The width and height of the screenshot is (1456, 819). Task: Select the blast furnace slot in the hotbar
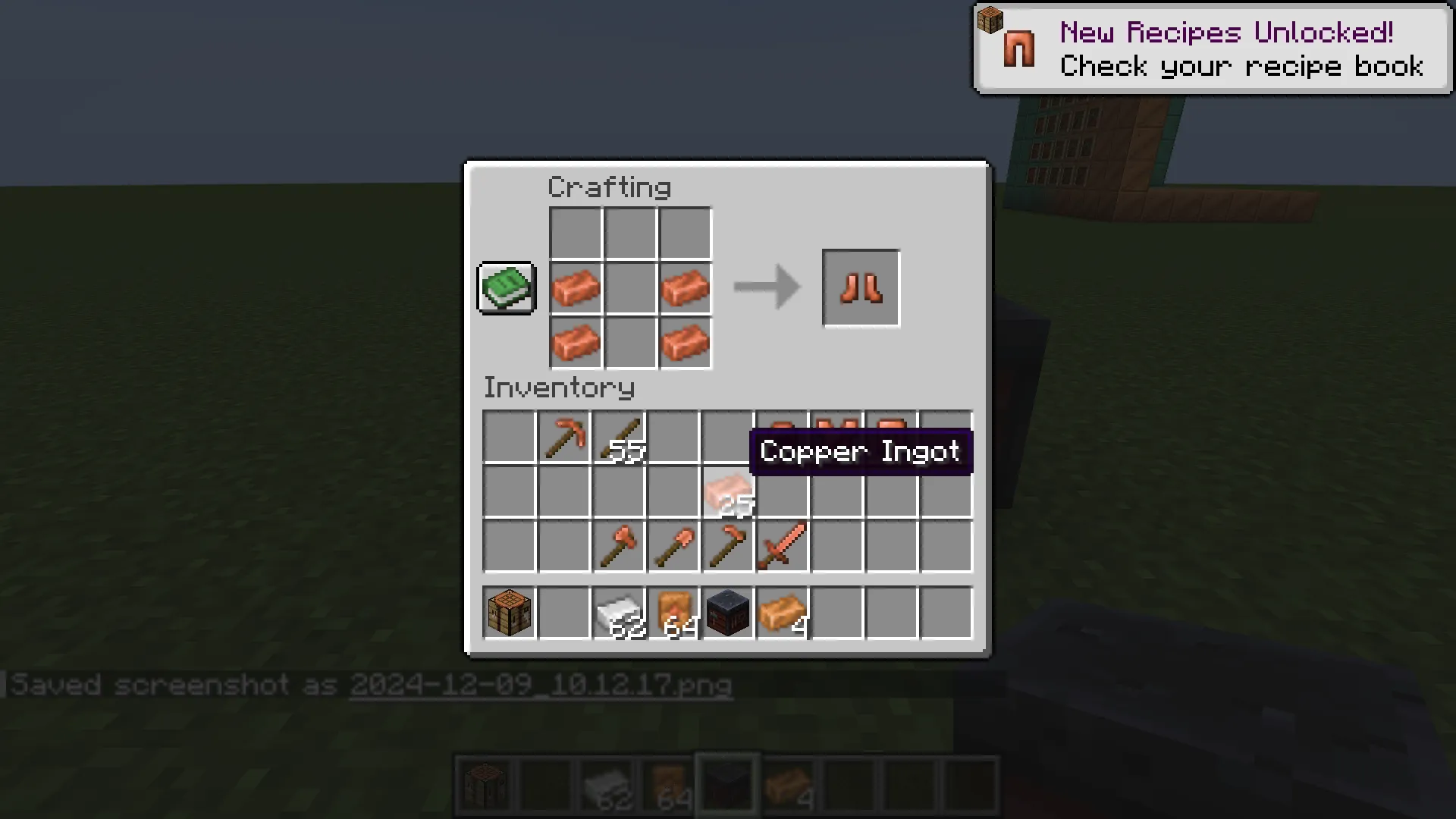(x=726, y=785)
